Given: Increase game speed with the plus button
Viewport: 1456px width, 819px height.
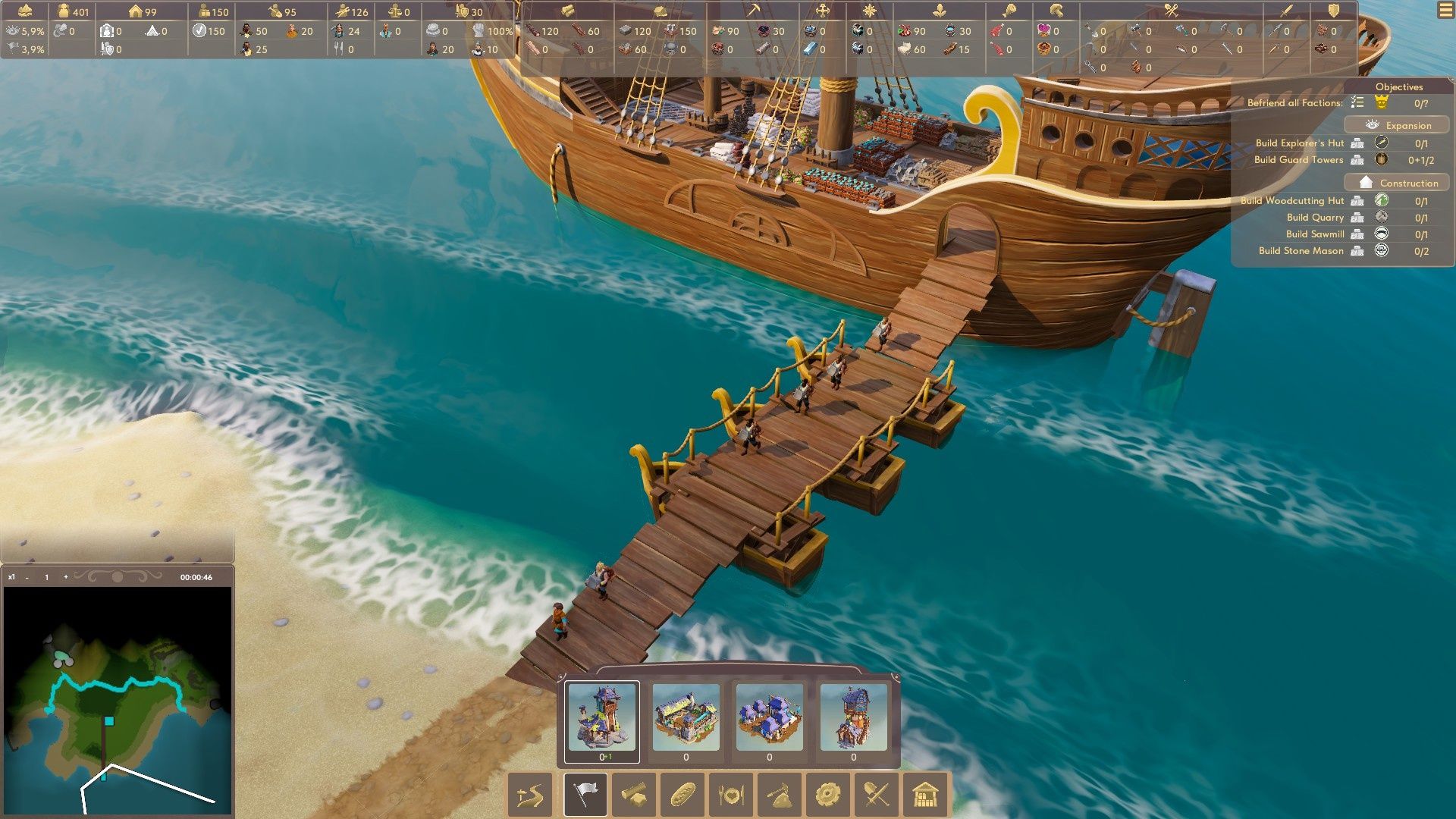Looking at the screenshot, I should (x=66, y=577).
